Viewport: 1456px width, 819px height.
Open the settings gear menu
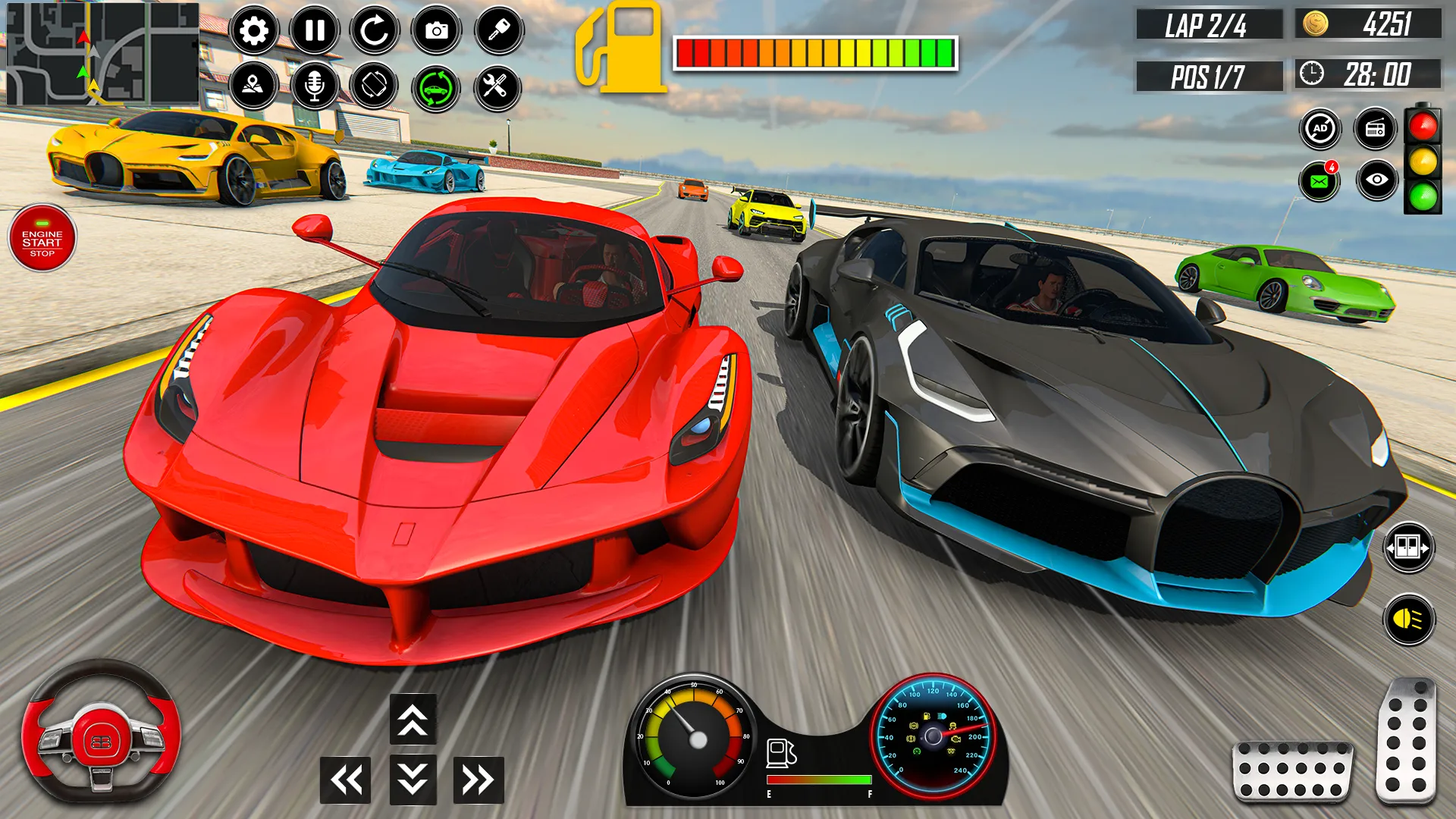[253, 30]
